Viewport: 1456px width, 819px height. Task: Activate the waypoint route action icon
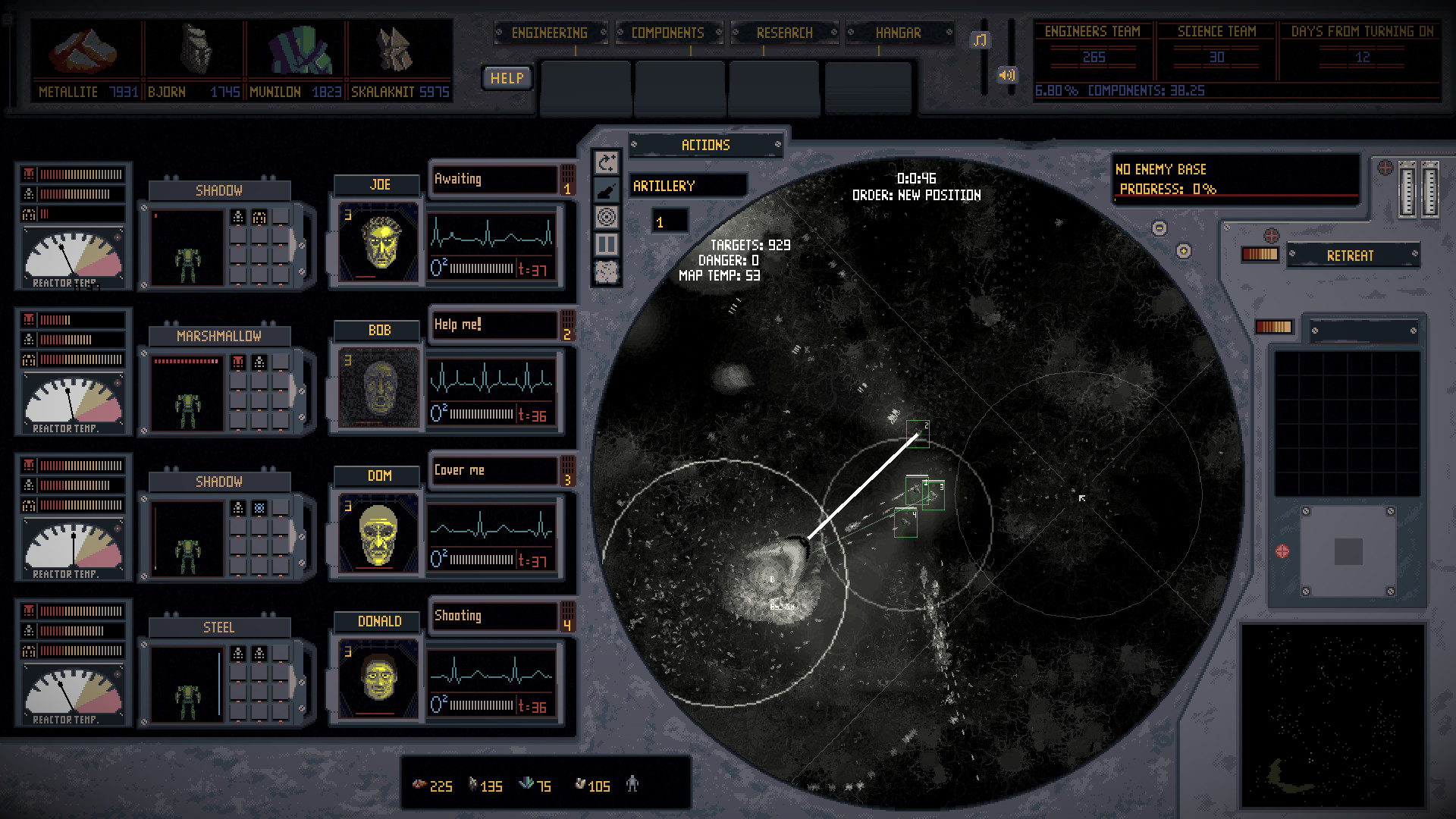tap(607, 162)
